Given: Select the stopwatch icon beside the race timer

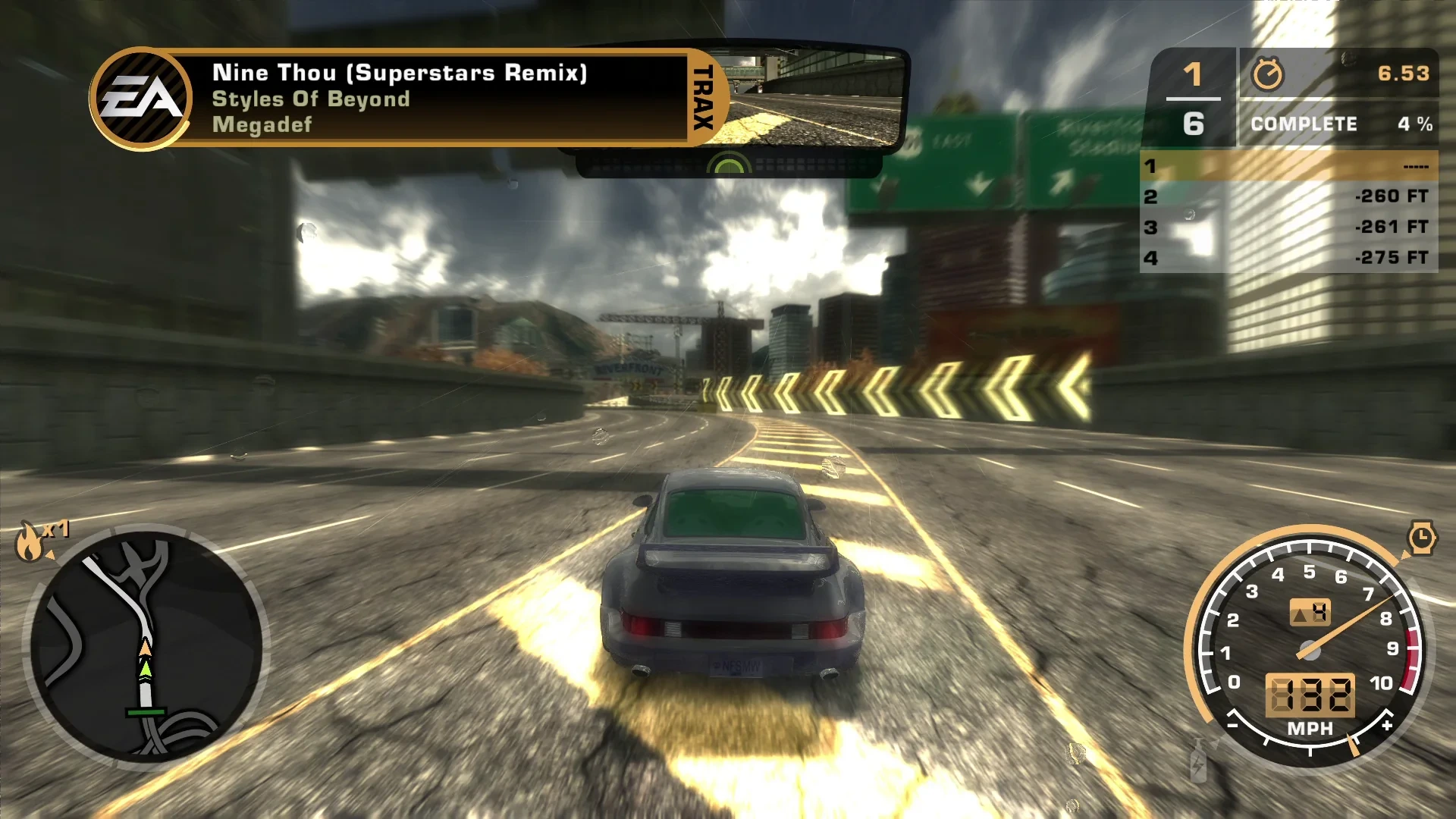Looking at the screenshot, I should pyautogui.click(x=1270, y=74).
